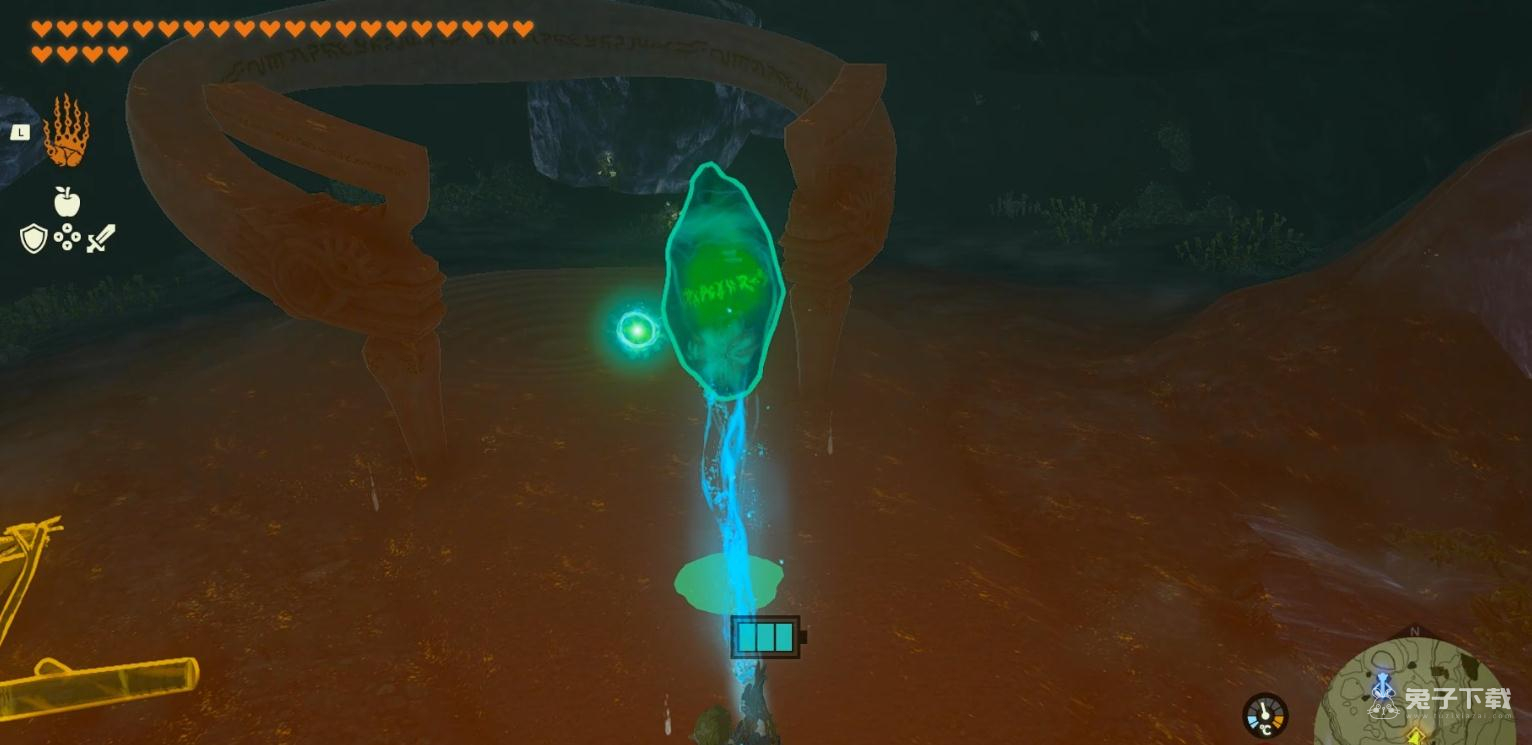This screenshot has width=1532, height=745.
Task: Activate the Ultrahand ability icon
Action: (66, 131)
